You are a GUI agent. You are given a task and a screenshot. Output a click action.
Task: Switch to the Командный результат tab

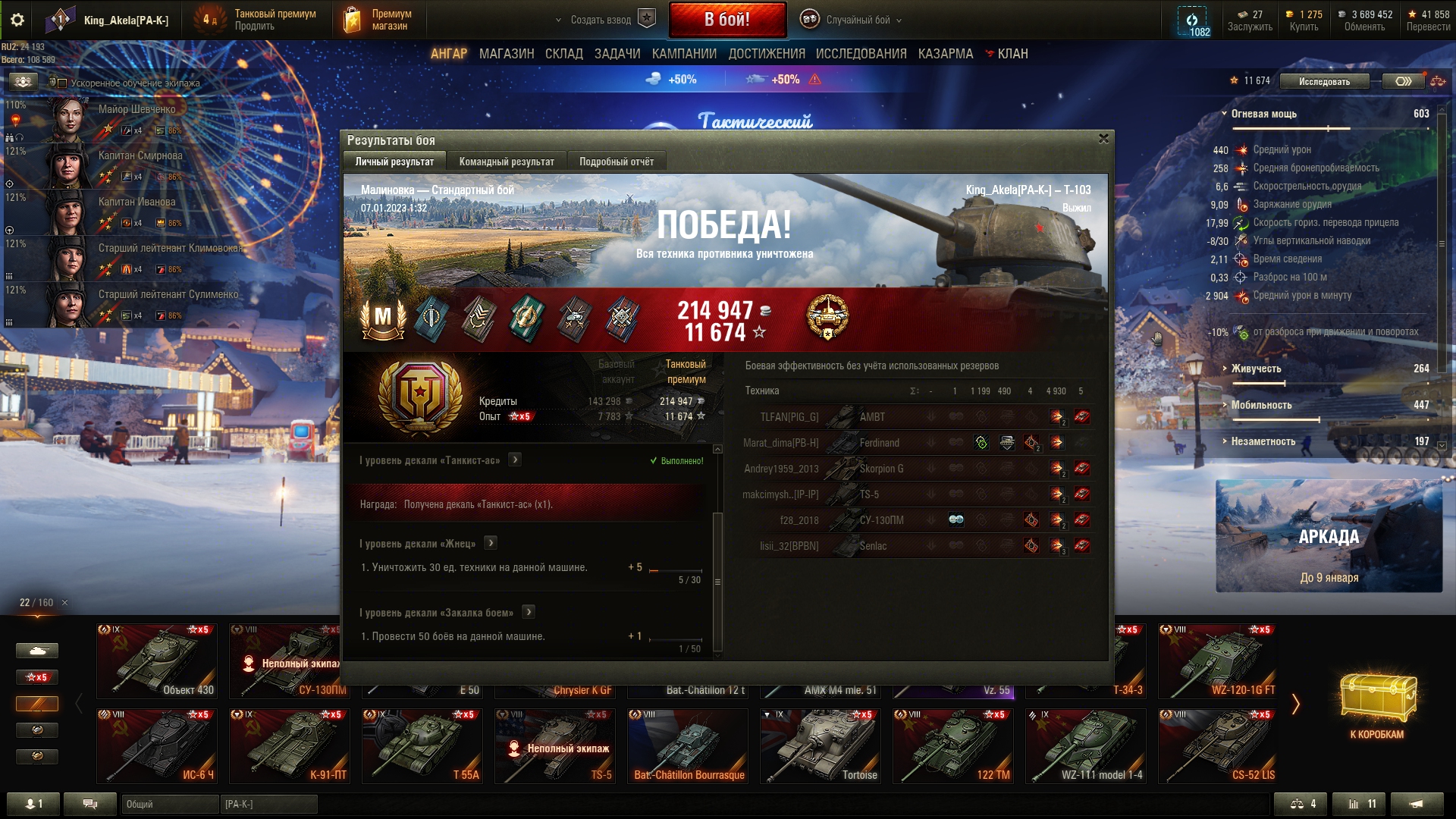coord(506,162)
